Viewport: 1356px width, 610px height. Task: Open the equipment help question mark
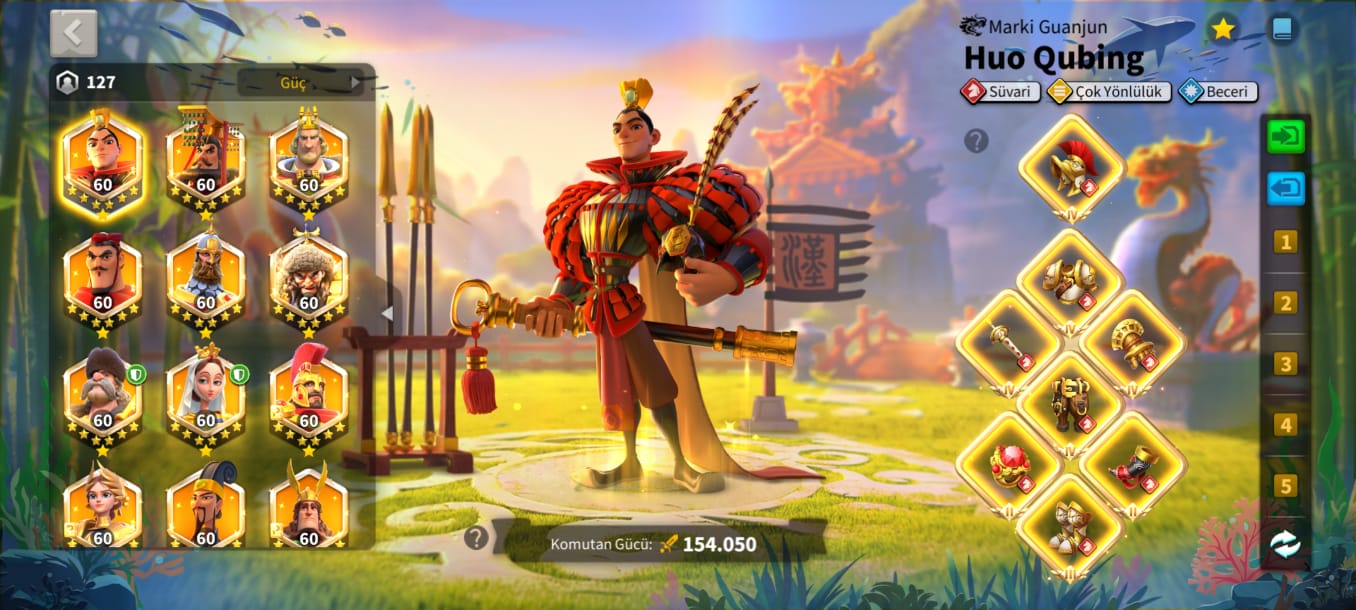pos(976,141)
